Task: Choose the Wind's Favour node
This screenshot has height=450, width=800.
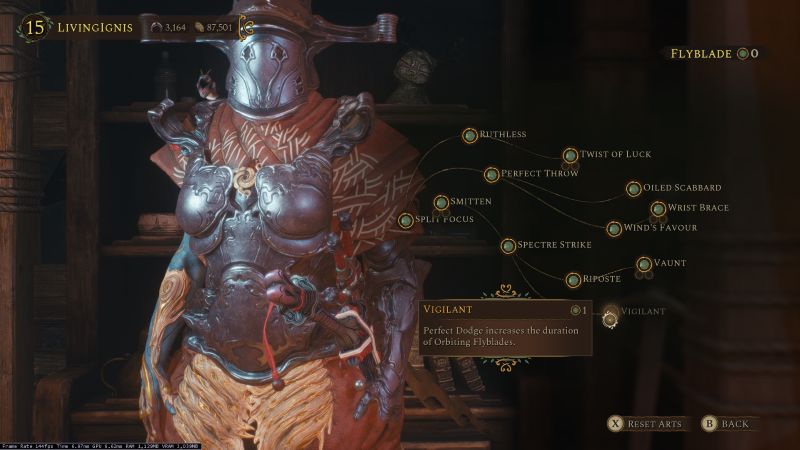Action: coord(614,229)
